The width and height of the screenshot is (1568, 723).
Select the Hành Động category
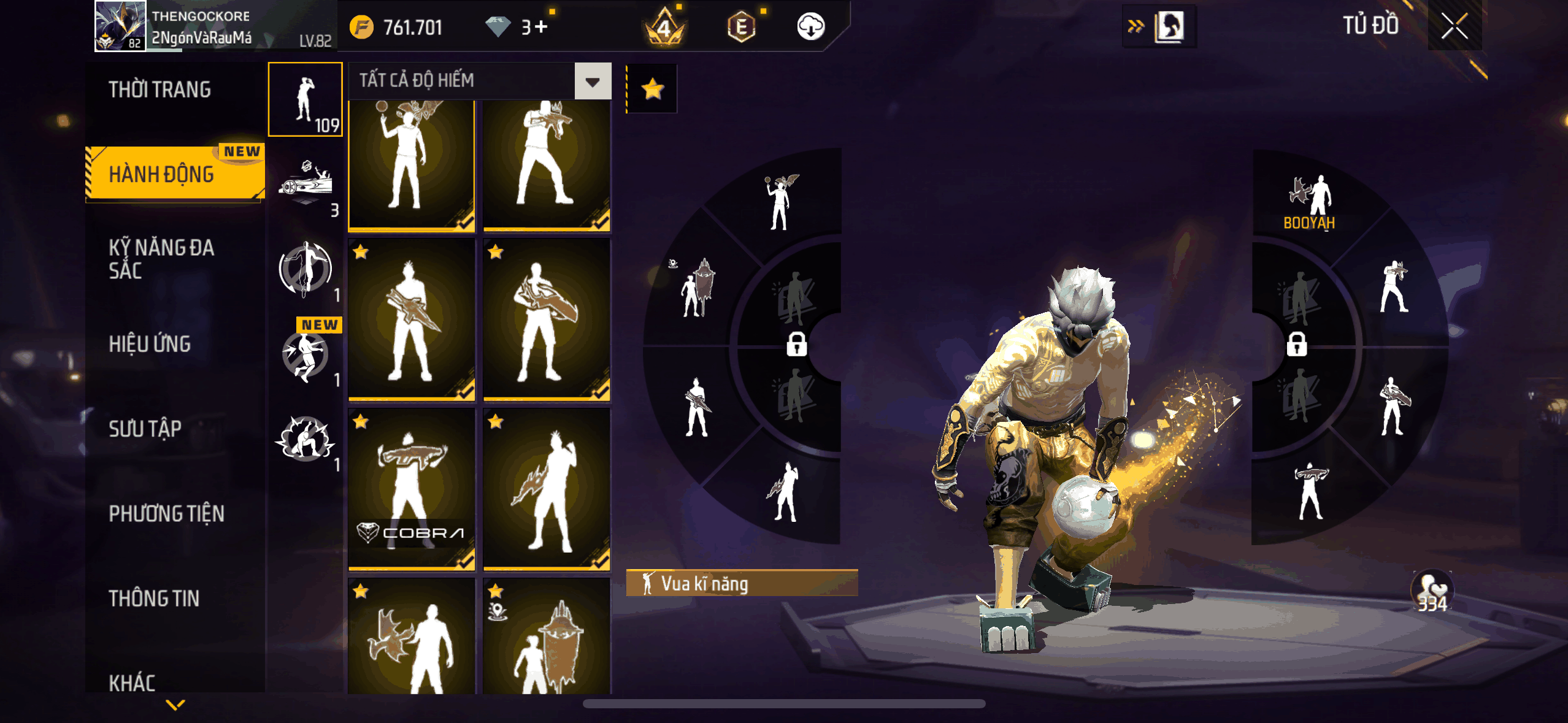[x=162, y=175]
